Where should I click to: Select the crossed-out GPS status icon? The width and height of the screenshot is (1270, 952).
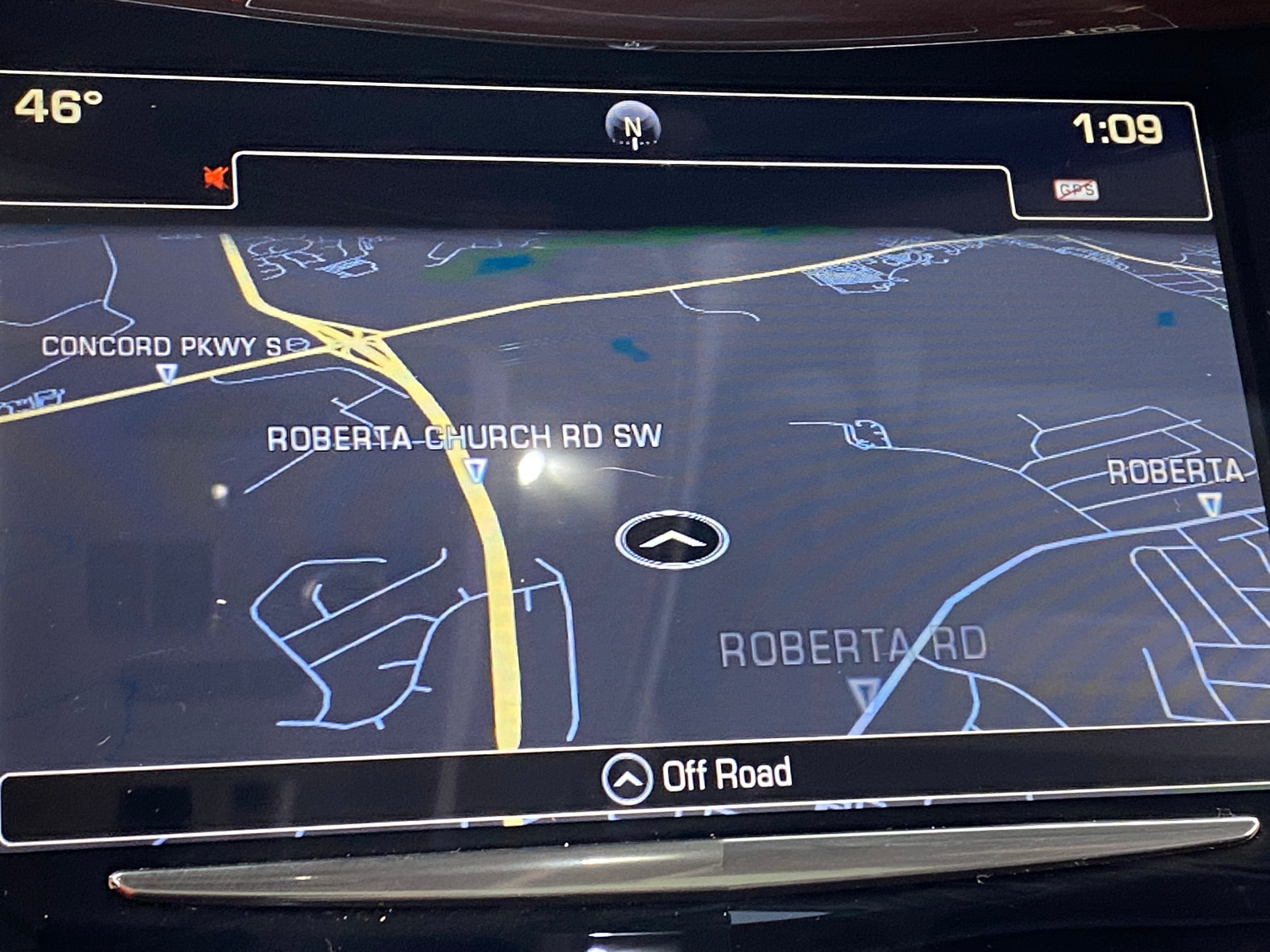[1076, 190]
